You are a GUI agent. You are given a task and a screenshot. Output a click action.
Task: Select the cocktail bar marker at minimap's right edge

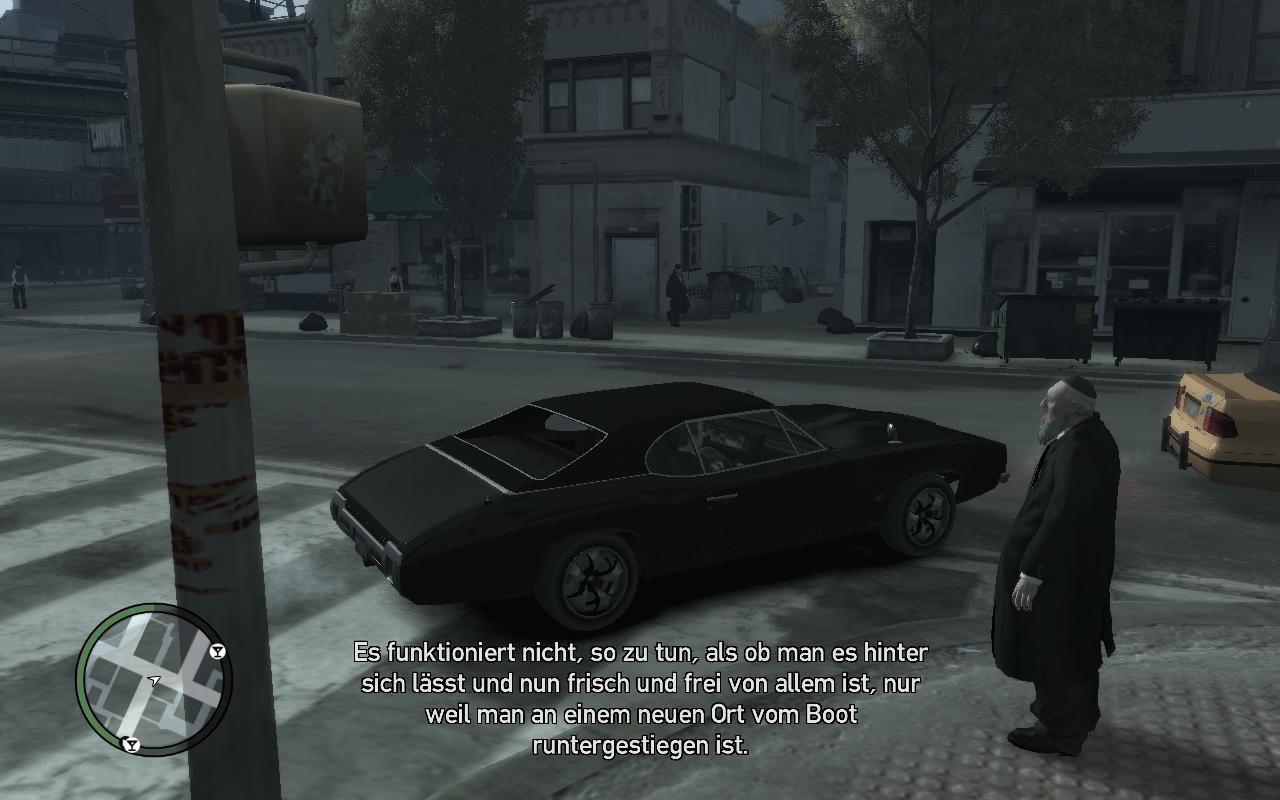(x=218, y=652)
